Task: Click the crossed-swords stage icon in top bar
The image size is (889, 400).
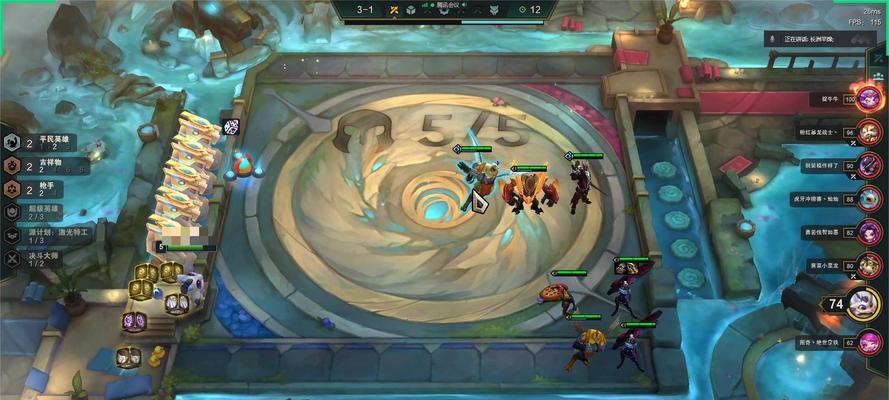Action: [x=395, y=10]
